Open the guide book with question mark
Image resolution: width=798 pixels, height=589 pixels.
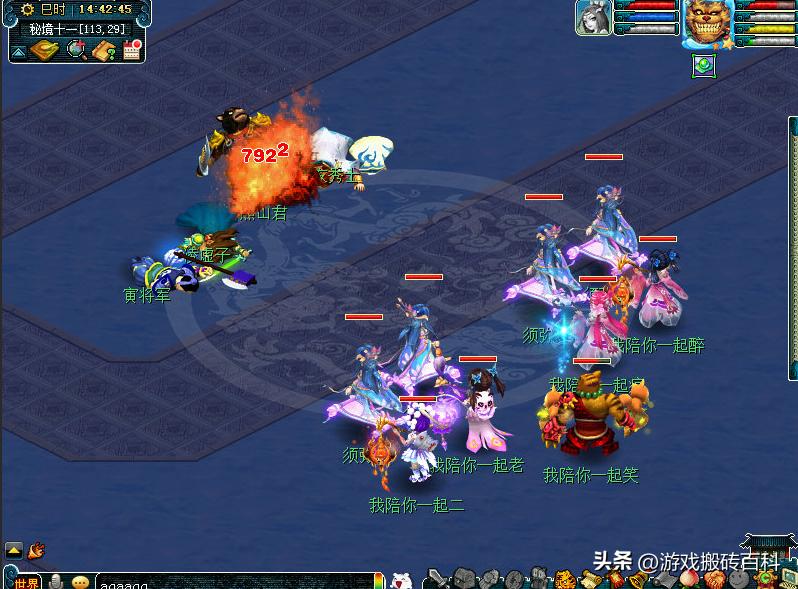[x=104, y=50]
